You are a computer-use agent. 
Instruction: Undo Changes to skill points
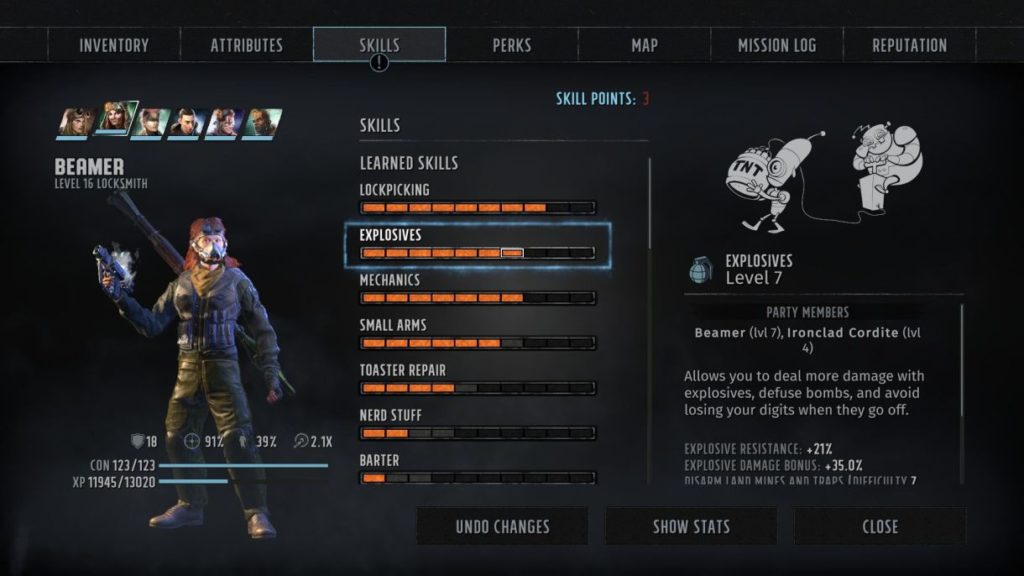502,526
